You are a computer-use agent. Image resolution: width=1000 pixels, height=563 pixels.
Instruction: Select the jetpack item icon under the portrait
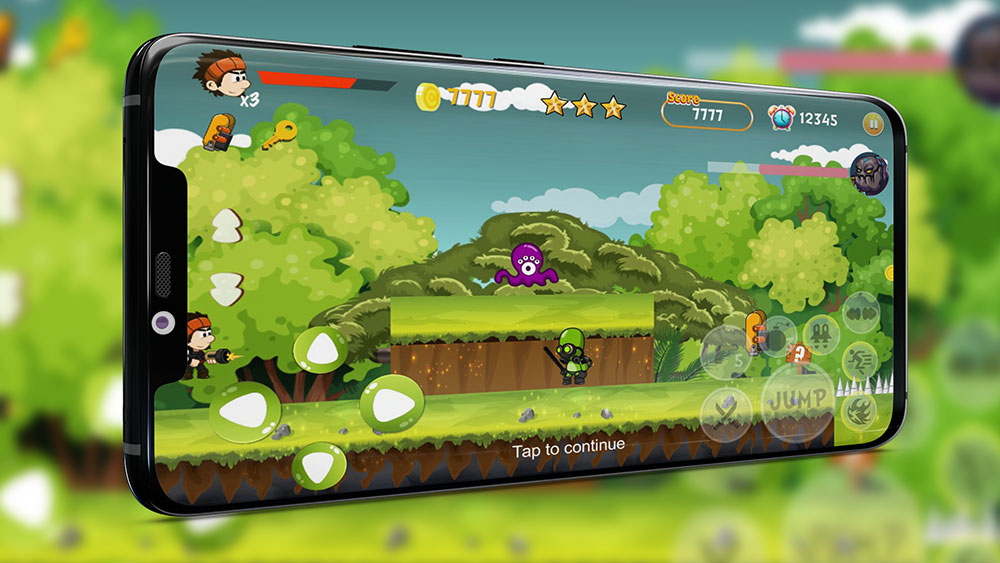(x=218, y=131)
